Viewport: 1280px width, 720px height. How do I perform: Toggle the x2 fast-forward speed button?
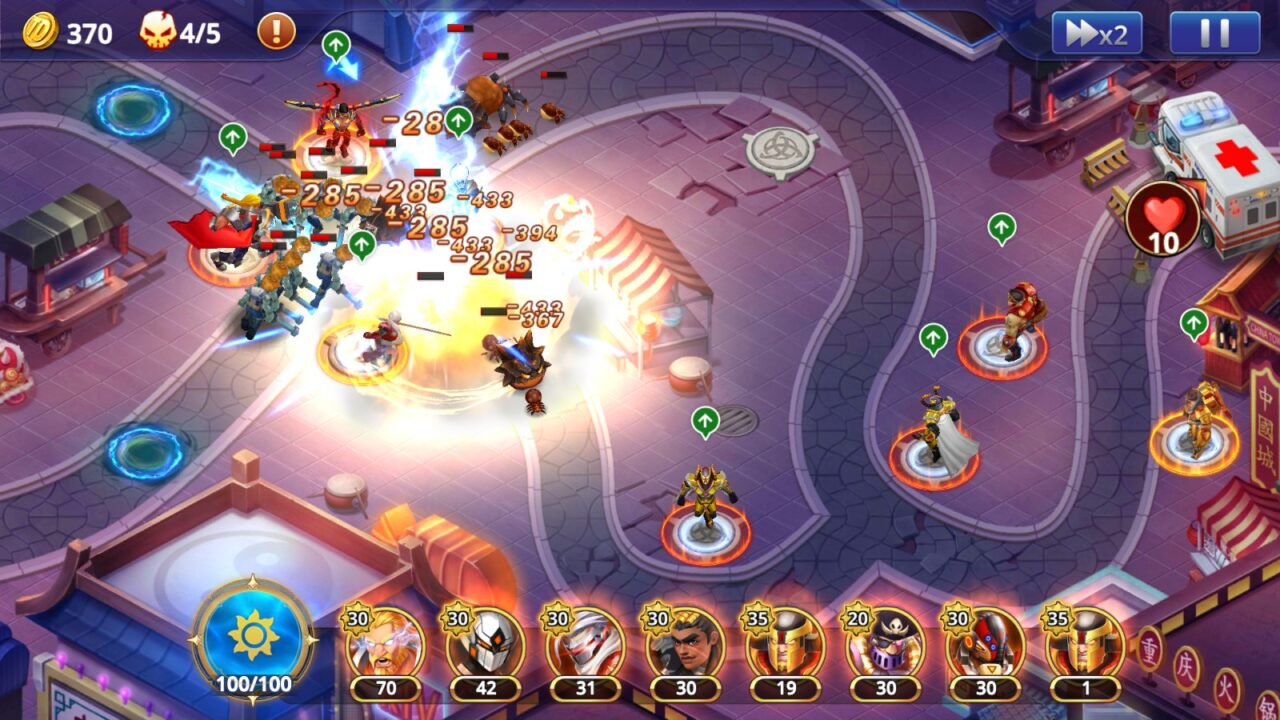1096,34
